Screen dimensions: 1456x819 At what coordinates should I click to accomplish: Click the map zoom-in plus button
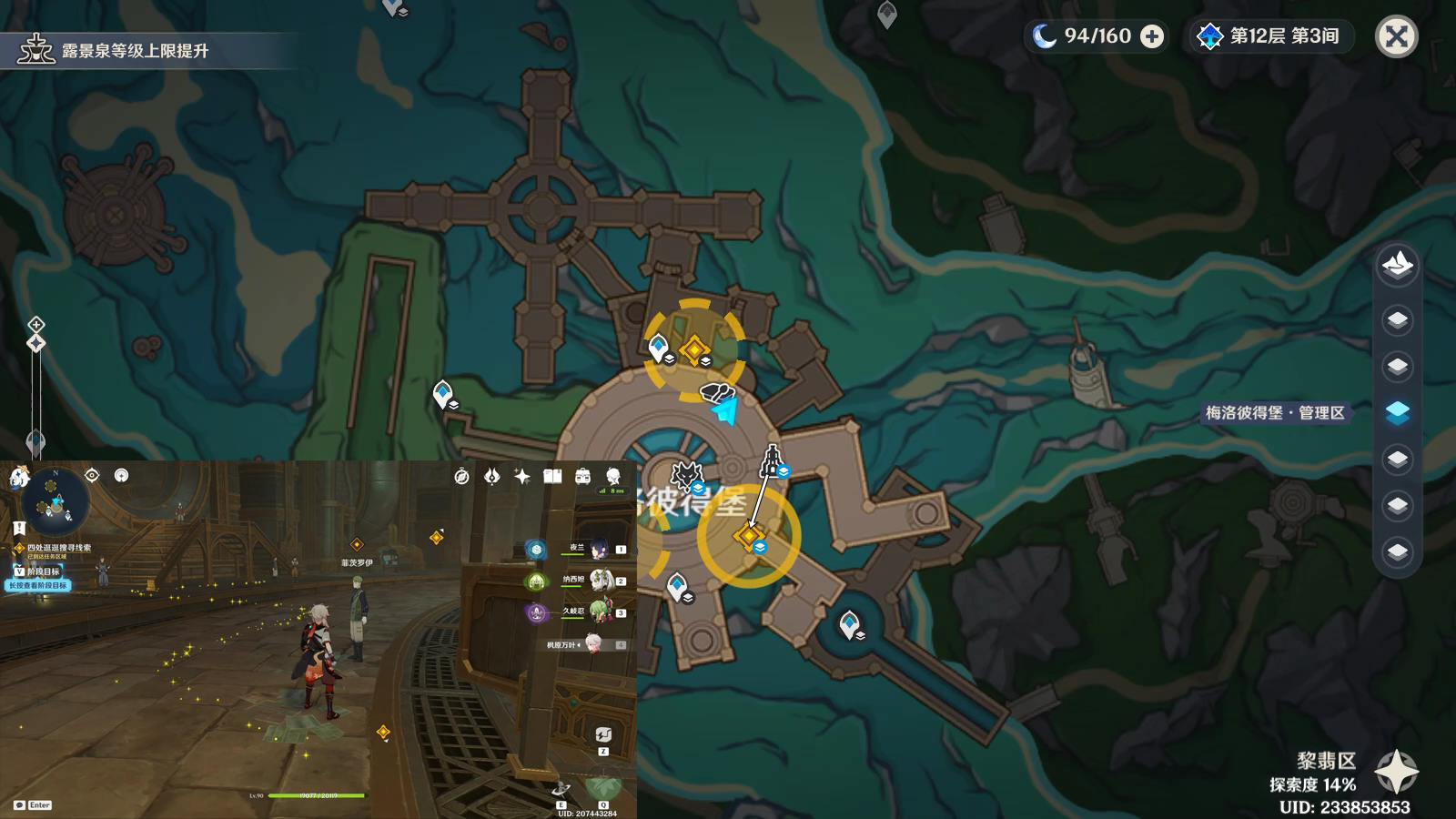point(35,324)
